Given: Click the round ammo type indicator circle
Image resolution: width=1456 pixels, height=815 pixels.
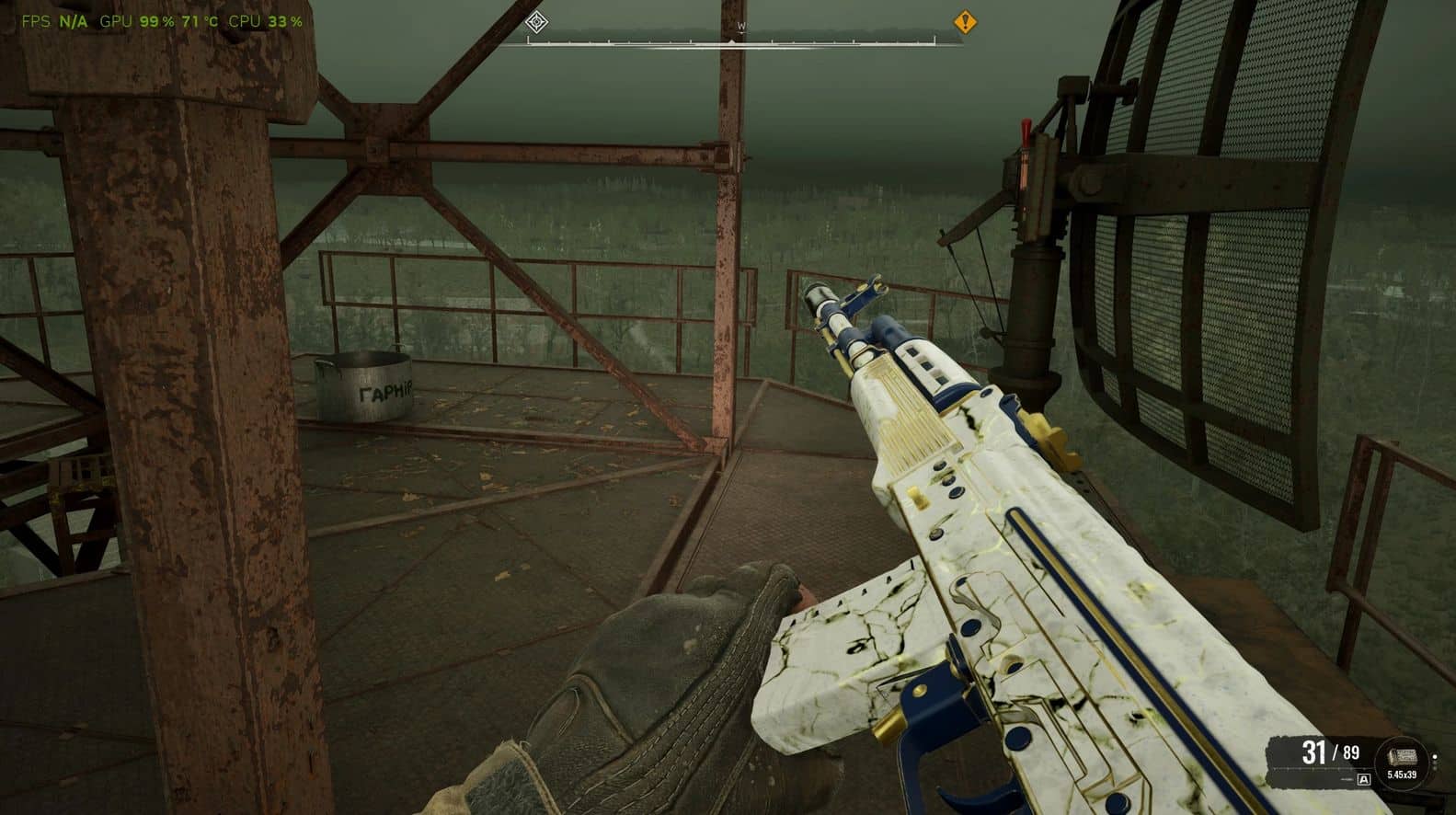Looking at the screenshot, I should (1403, 761).
